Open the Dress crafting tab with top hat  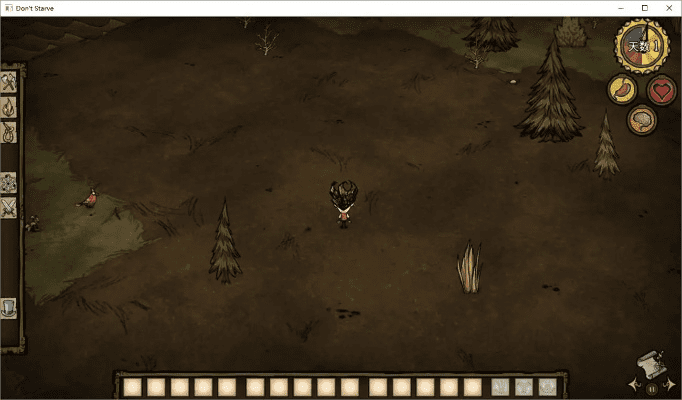point(9,308)
